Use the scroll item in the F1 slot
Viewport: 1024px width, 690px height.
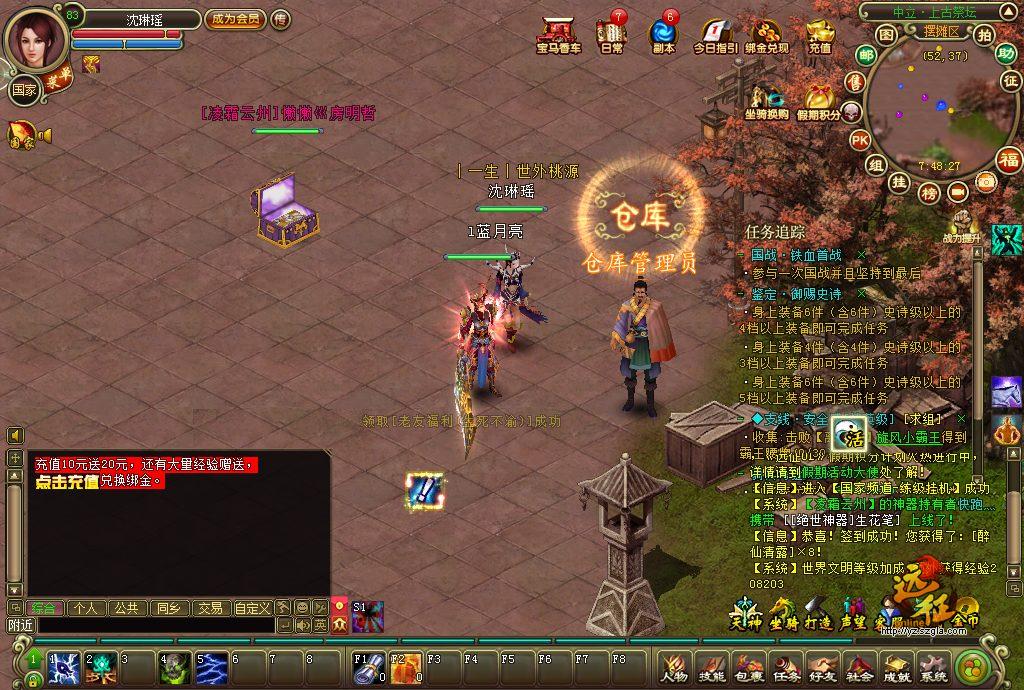pyautogui.click(x=367, y=668)
